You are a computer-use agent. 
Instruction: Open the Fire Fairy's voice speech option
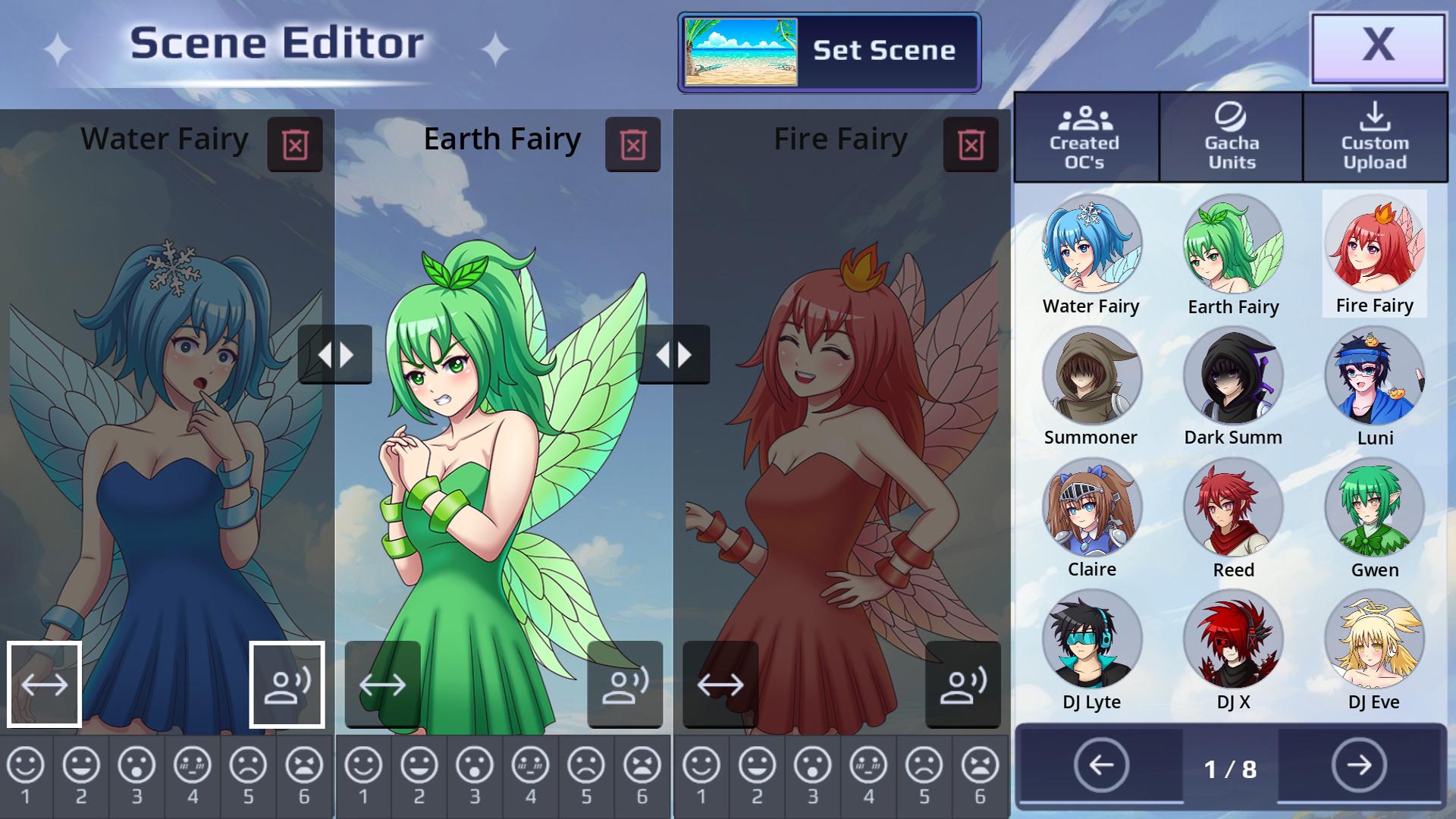tap(962, 685)
